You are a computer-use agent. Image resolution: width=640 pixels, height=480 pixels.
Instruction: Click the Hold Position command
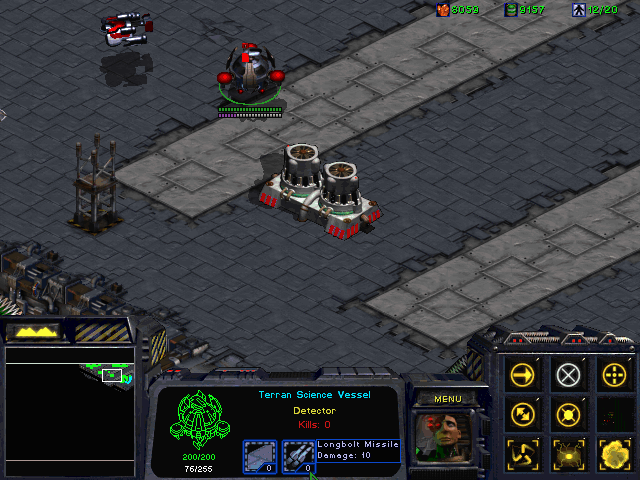568,414
